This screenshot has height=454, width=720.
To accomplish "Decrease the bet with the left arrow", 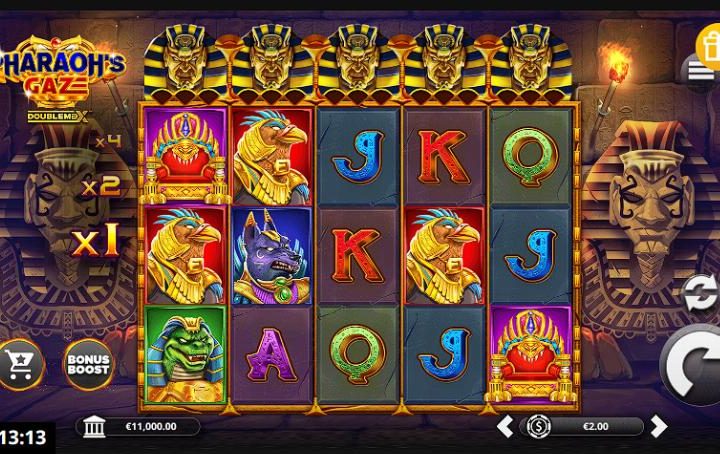I will 506,427.
